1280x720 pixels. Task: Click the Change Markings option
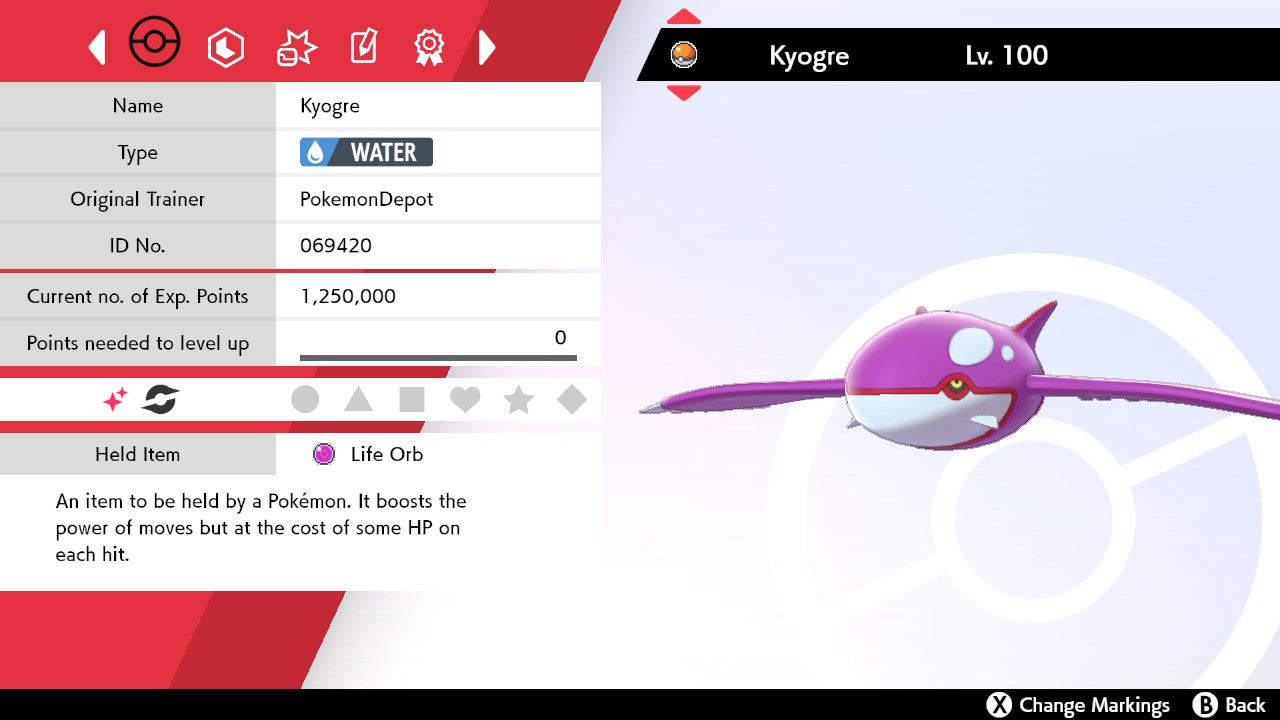pos(1078,705)
